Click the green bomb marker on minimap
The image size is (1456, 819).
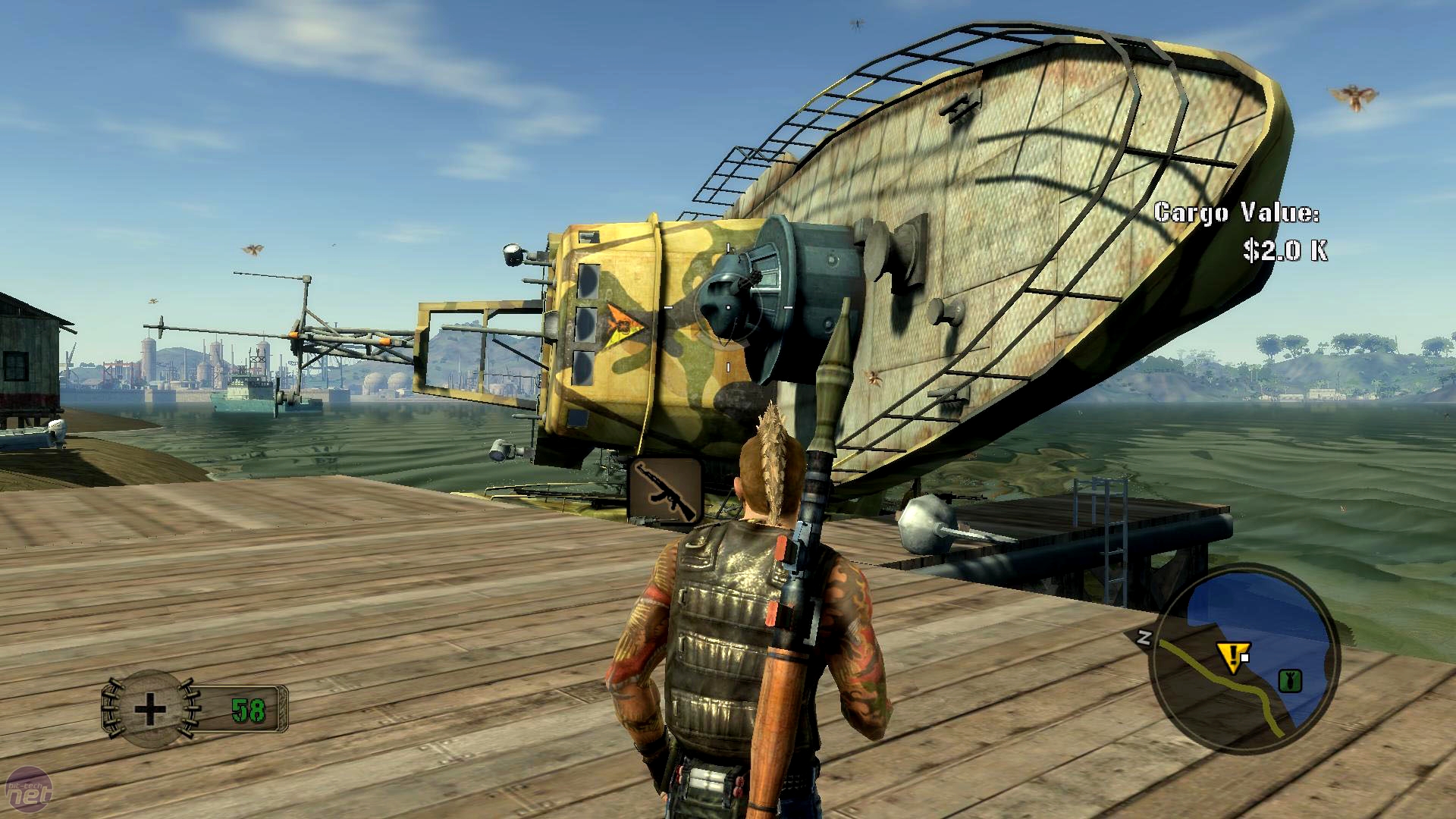click(1287, 680)
